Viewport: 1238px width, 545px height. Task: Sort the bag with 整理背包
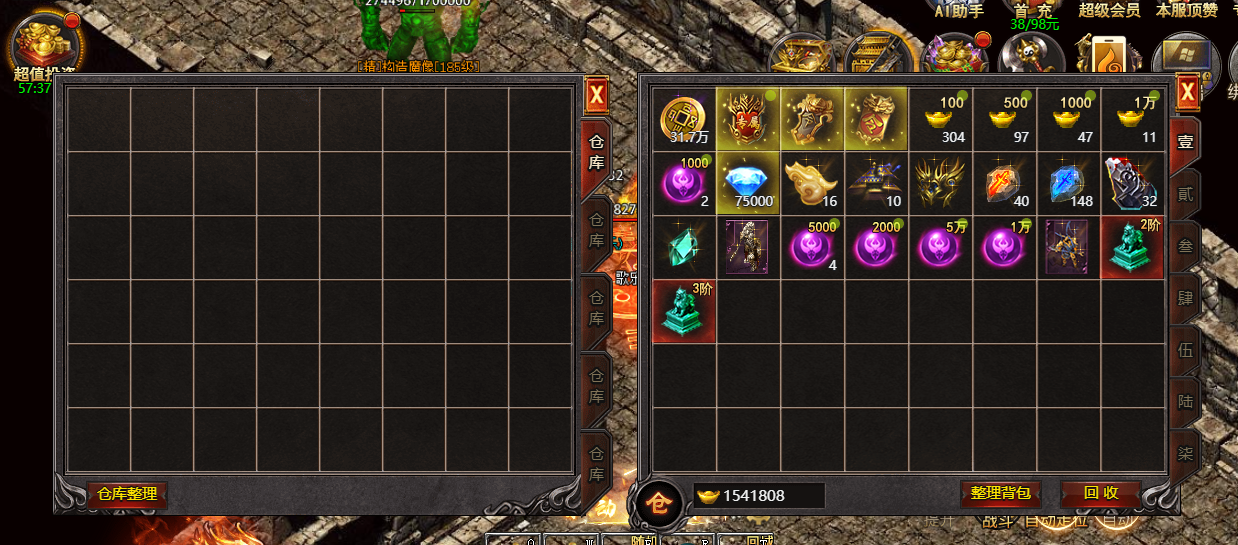(1001, 493)
